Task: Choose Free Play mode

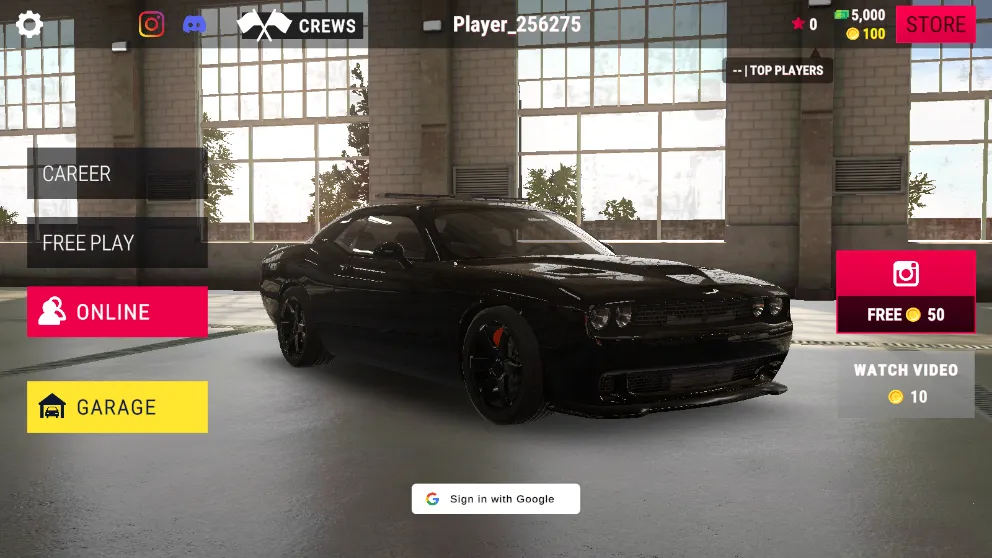Action: [117, 243]
